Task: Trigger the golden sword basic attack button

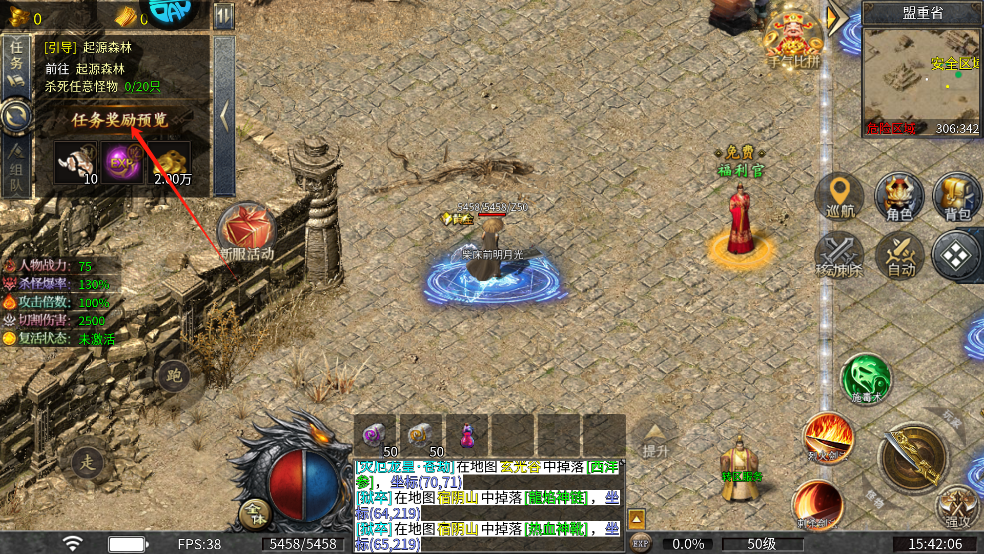Action: (912, 456)
